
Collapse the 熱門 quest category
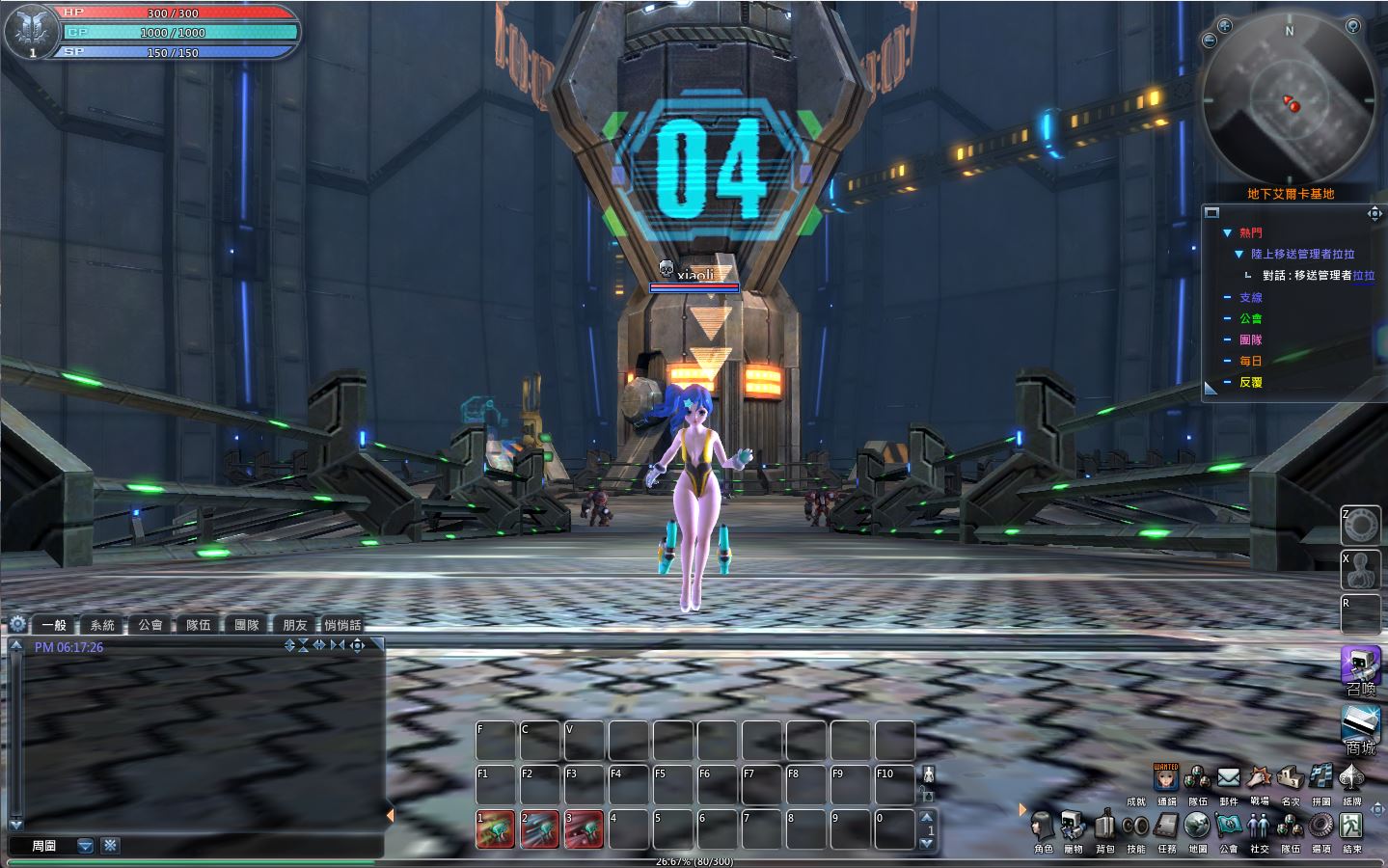click(1227, 233)
